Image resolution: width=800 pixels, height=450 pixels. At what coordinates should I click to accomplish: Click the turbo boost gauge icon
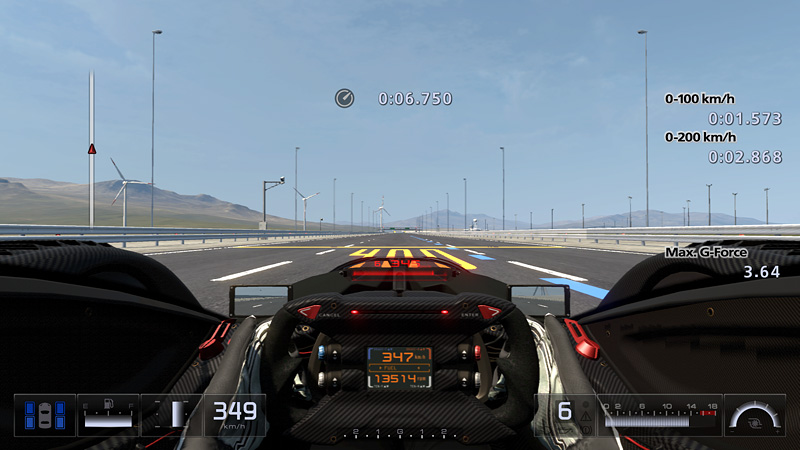click(755, 415)
